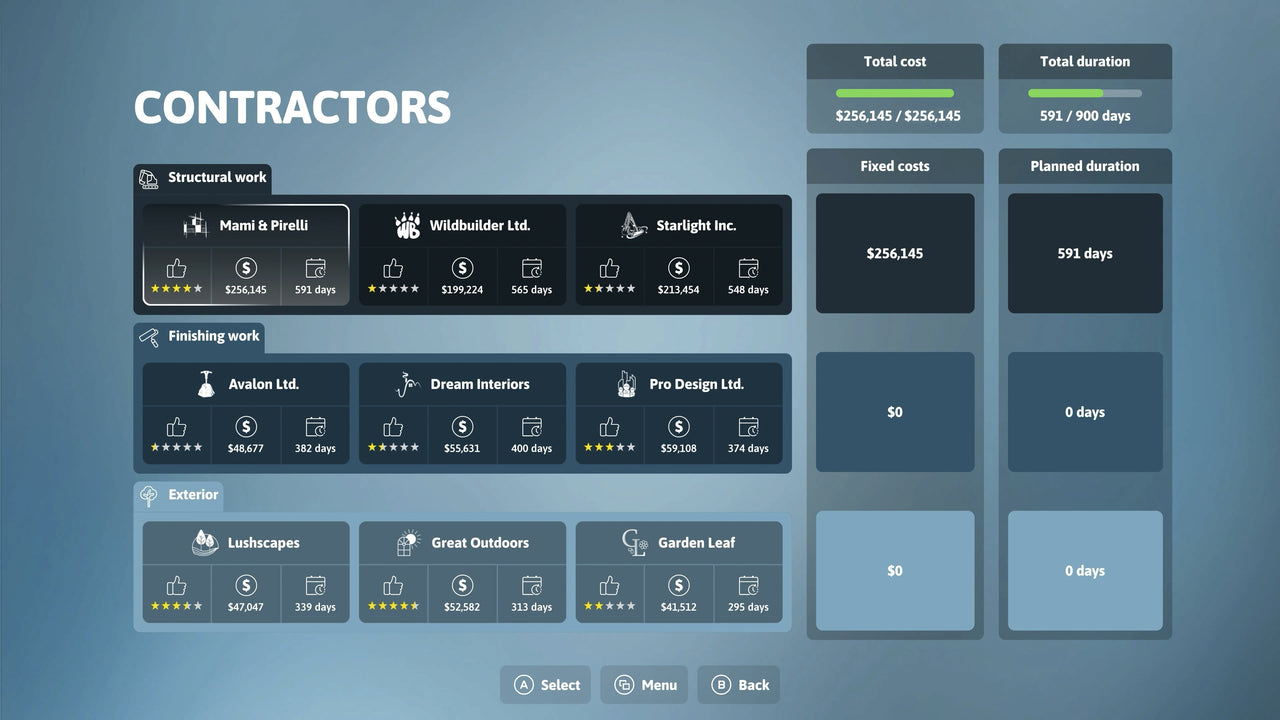Switch structural contractor to Starlight Inc.
Screen dimensions: 1280x720
(x=679, y=254)
